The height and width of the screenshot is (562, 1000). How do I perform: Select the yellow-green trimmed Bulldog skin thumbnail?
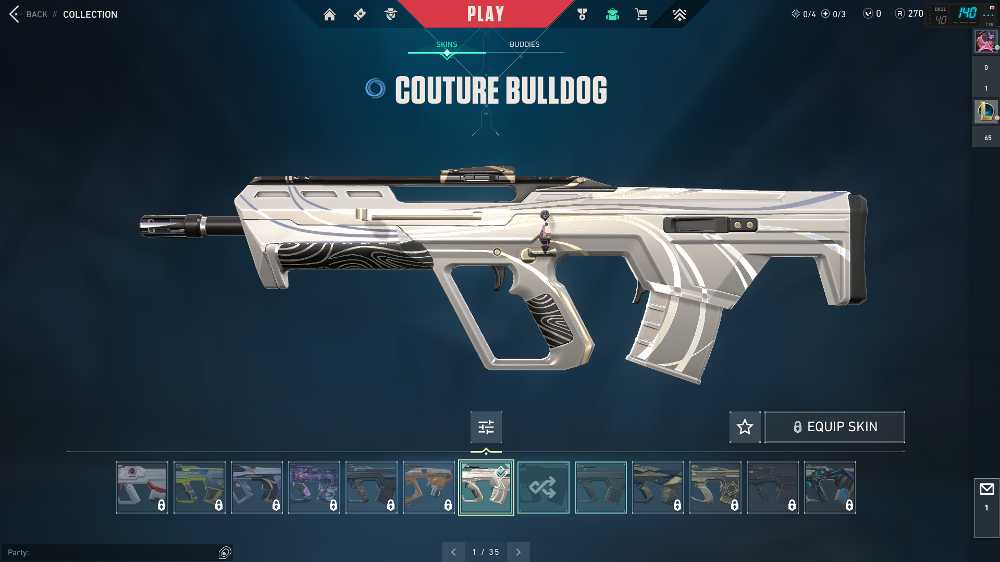point(199,488)
